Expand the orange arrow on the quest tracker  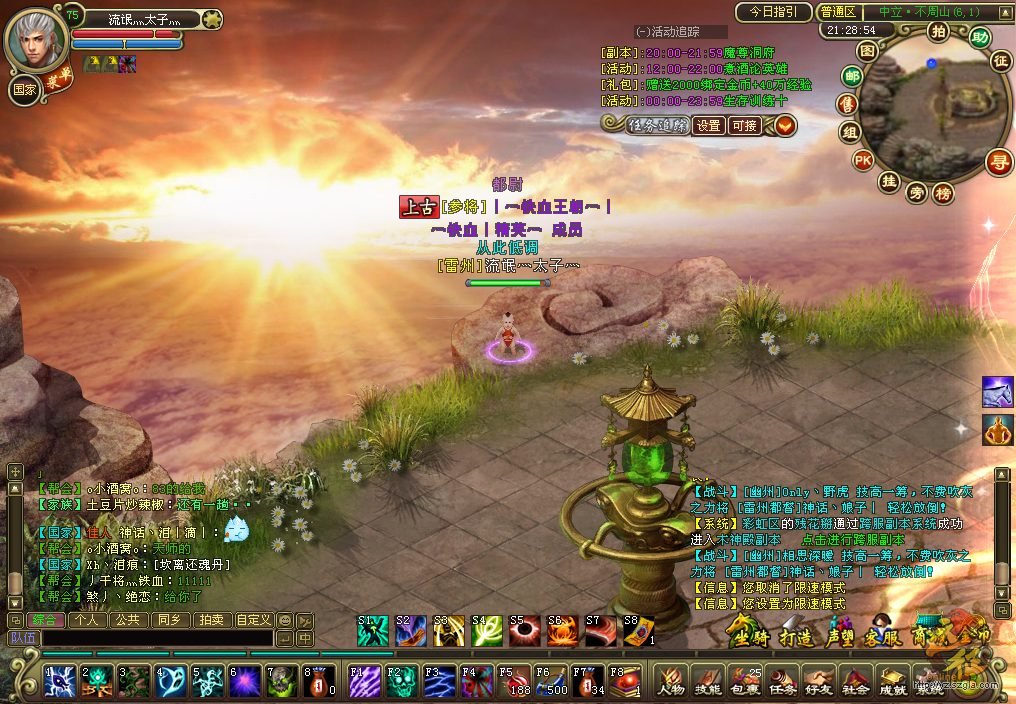(x=785, y=126)
